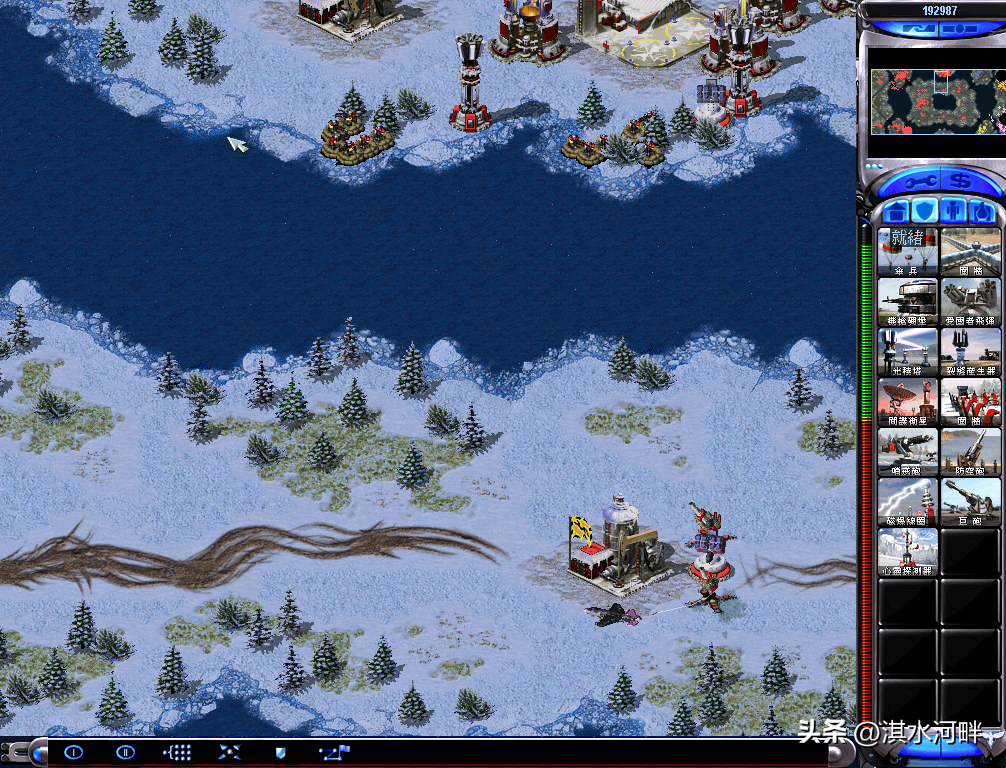
Task: Build a machine gun pillbox
Action: [x=908, y=301]
